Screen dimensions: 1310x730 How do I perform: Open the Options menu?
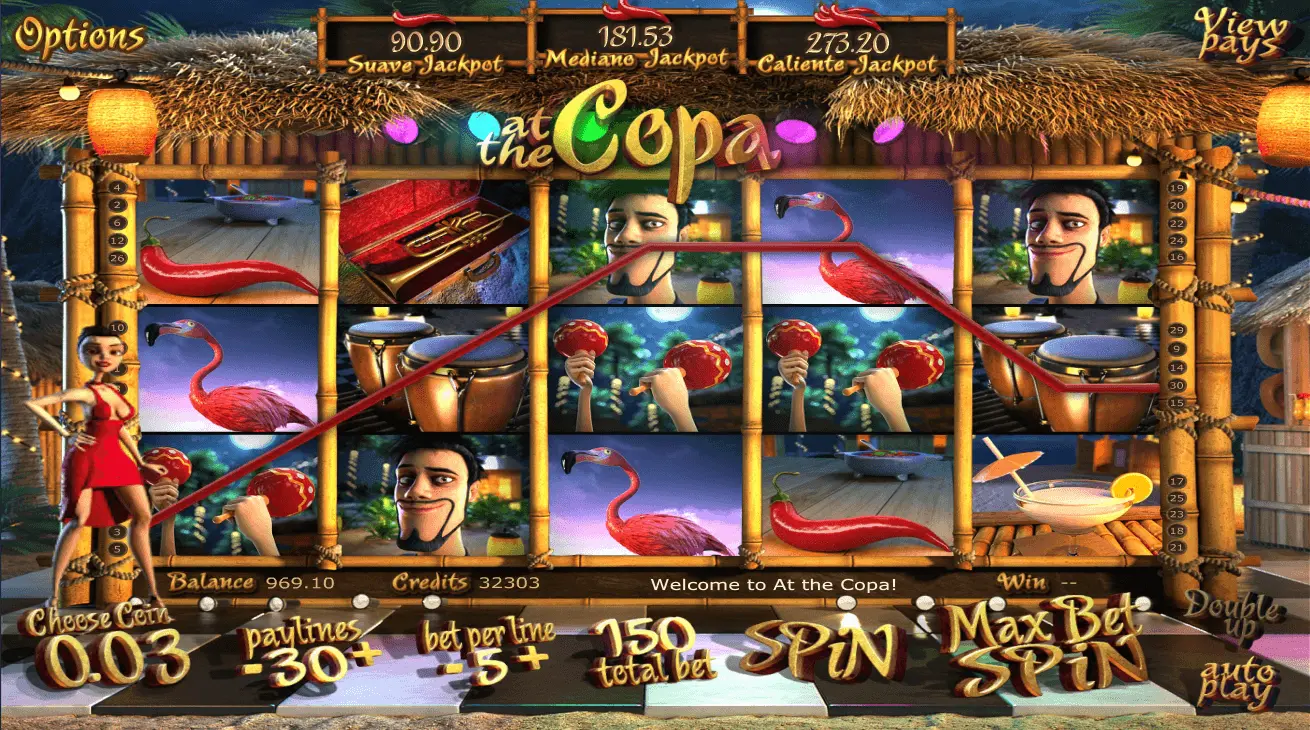pyautogui.click(x=80, y=37)
